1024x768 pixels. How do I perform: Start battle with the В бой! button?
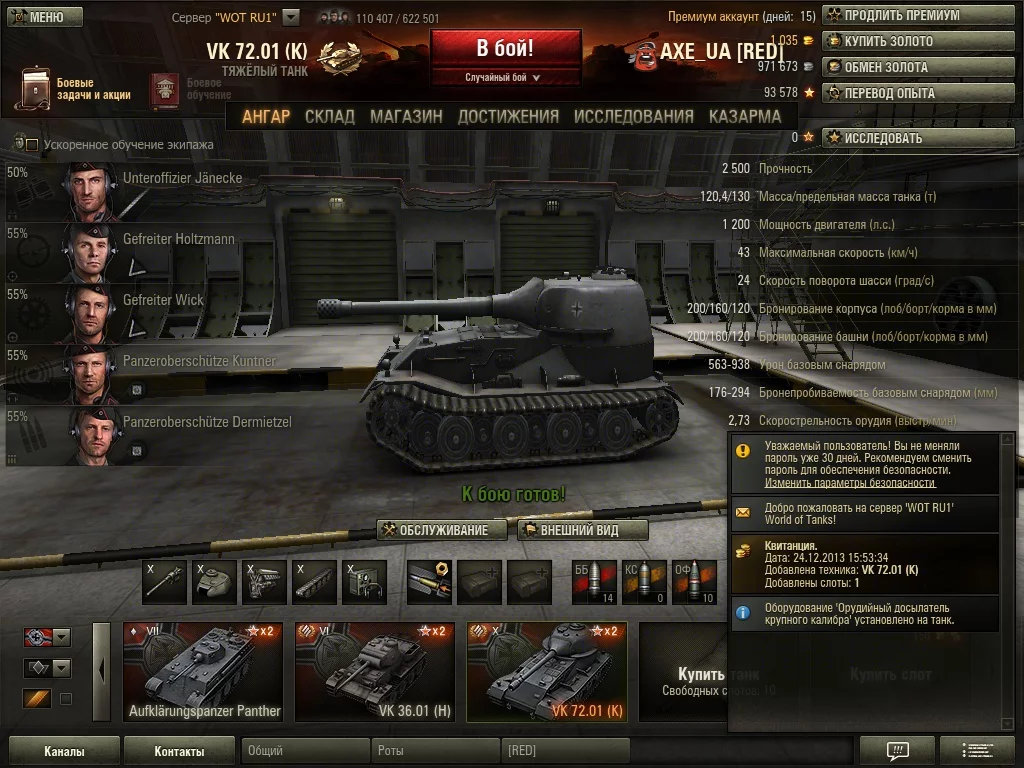click(505, 50)
